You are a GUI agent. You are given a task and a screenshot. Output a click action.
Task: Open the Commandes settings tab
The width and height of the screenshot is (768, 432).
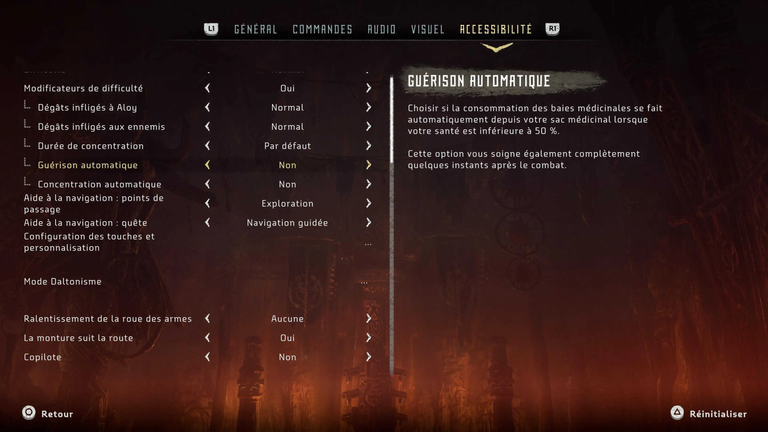pyautogui.click(x=322, y=29)
